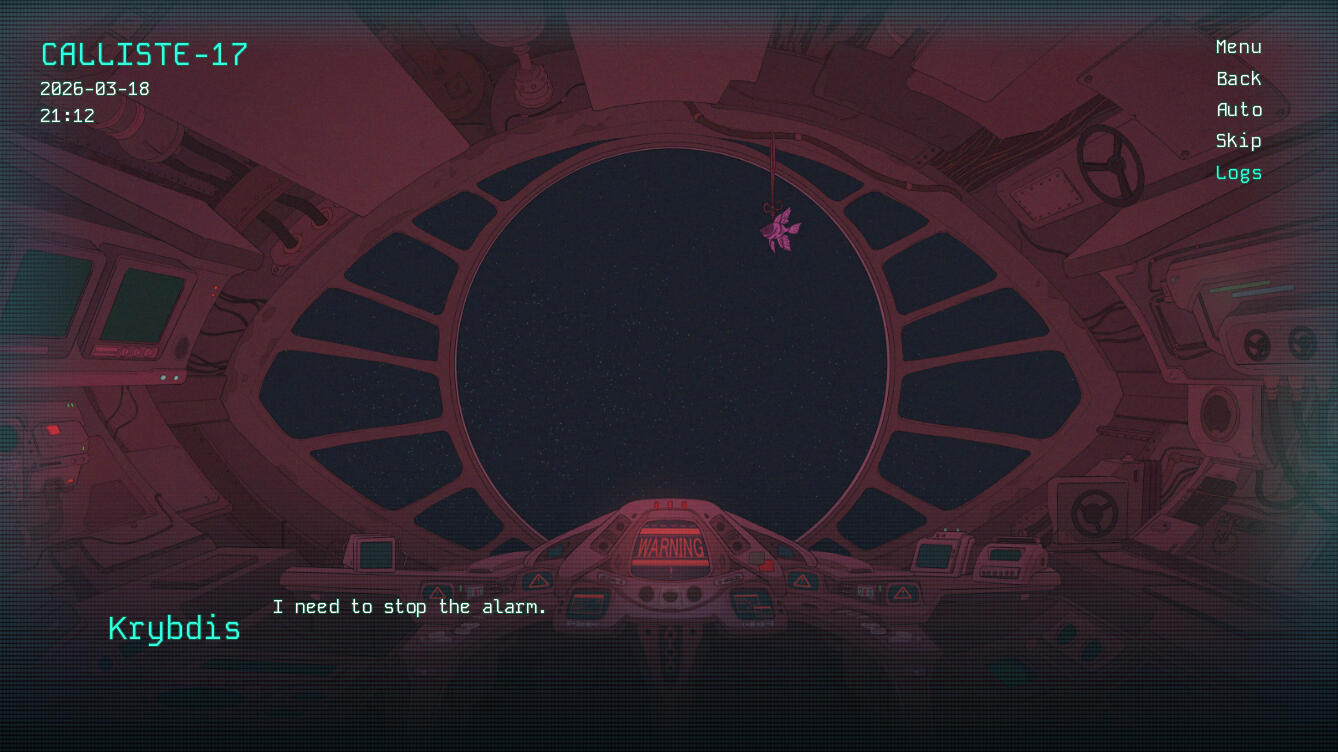
Task: Enable Auto dialogue advance
Action: [x=1238, y=110]
